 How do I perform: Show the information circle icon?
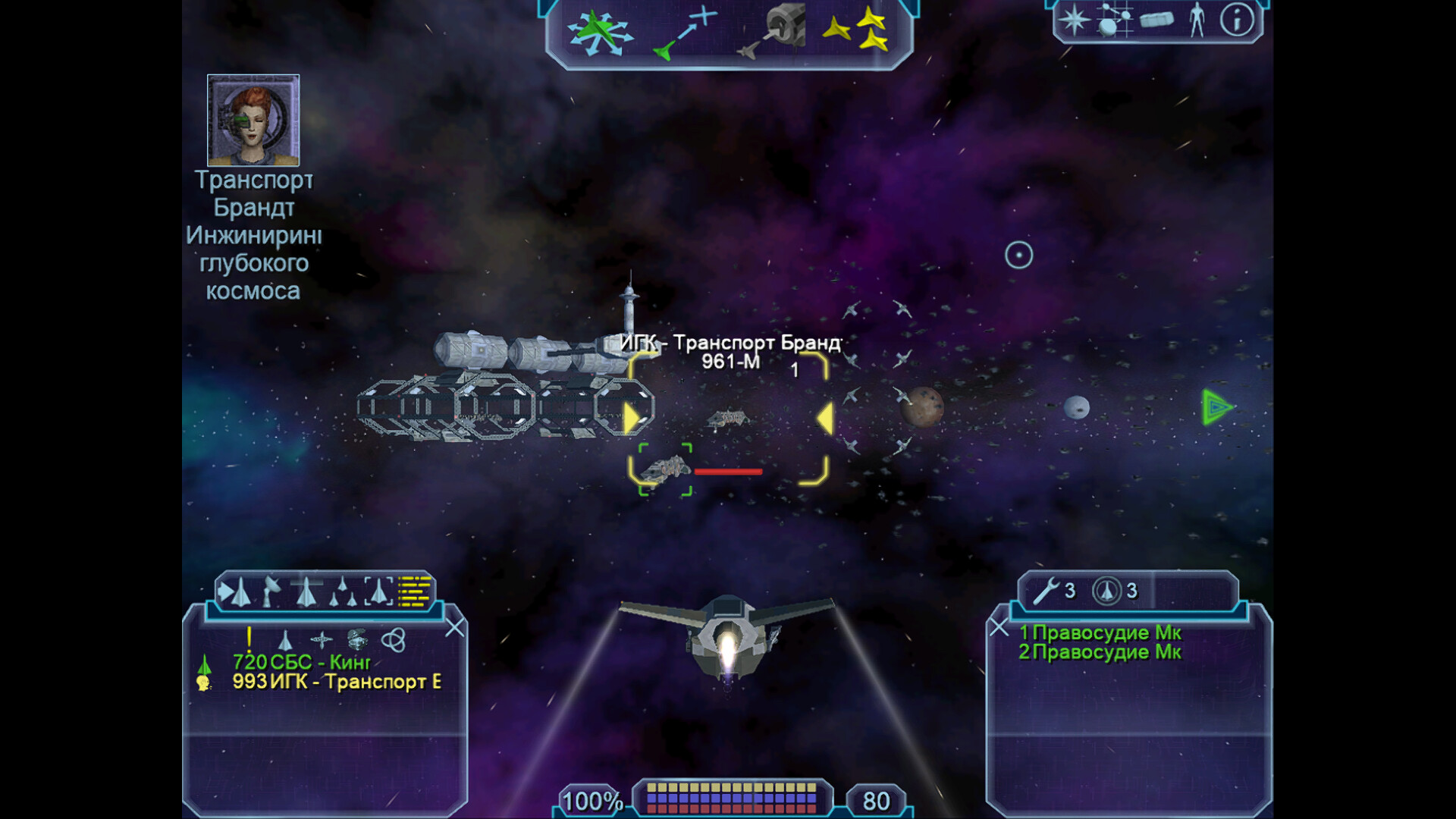coord(1236,20)
